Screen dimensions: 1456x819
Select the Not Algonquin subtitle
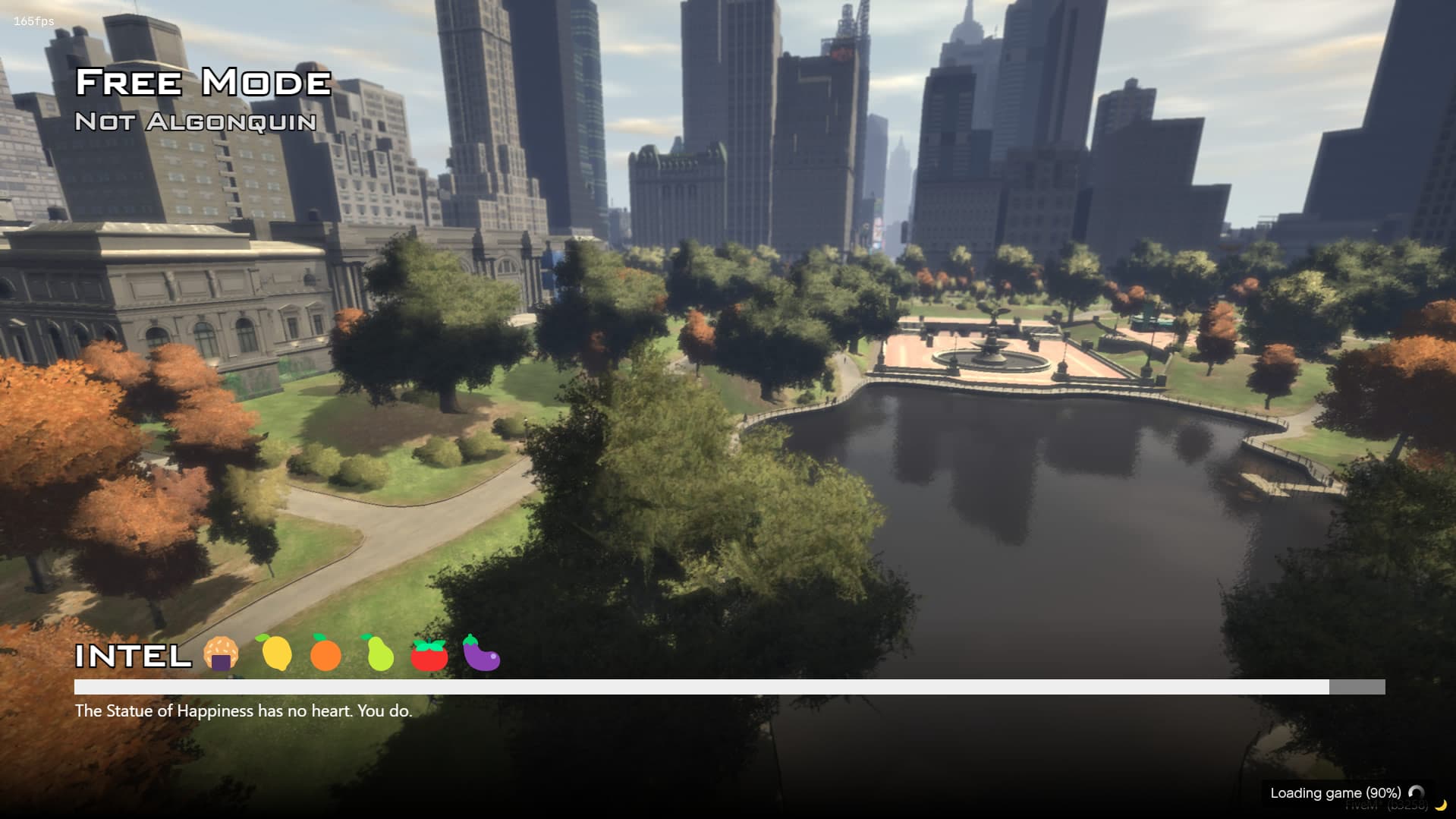pos(195,121)
